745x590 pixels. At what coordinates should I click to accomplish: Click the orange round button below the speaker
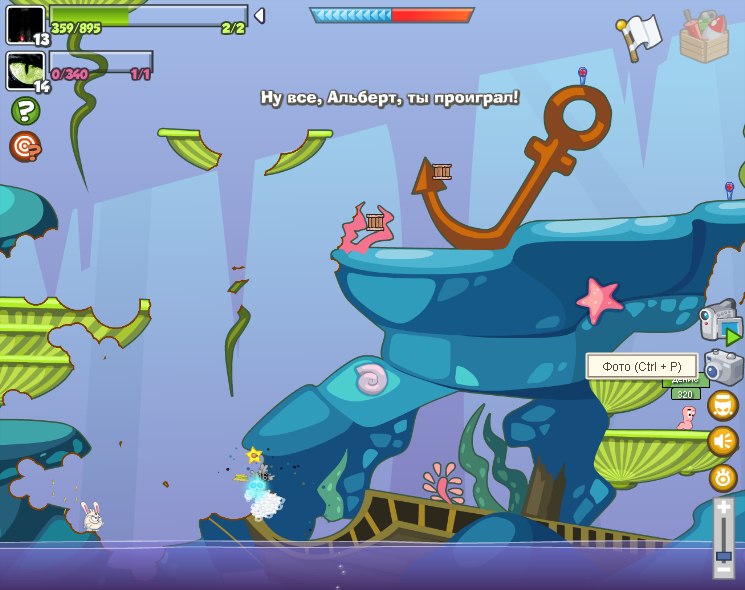(x=723, y=477)
